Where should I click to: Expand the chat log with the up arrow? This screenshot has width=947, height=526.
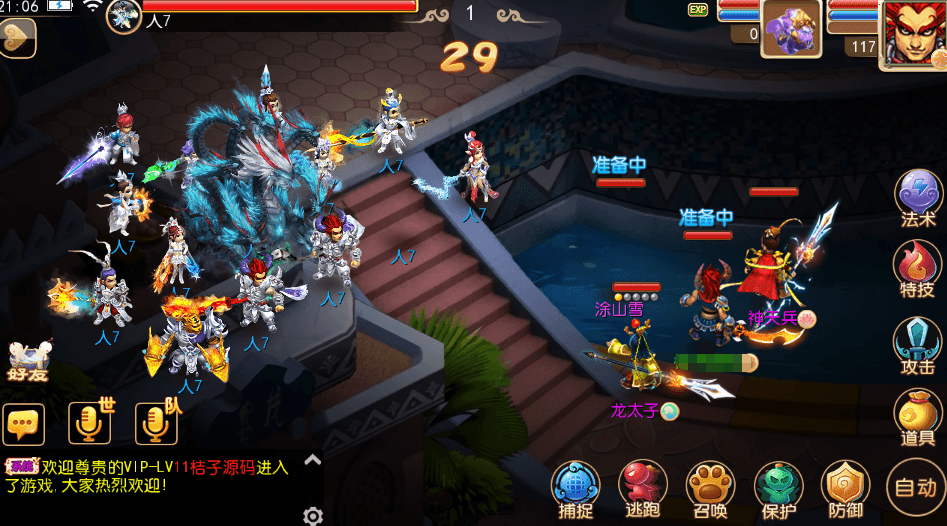[312, 460]
